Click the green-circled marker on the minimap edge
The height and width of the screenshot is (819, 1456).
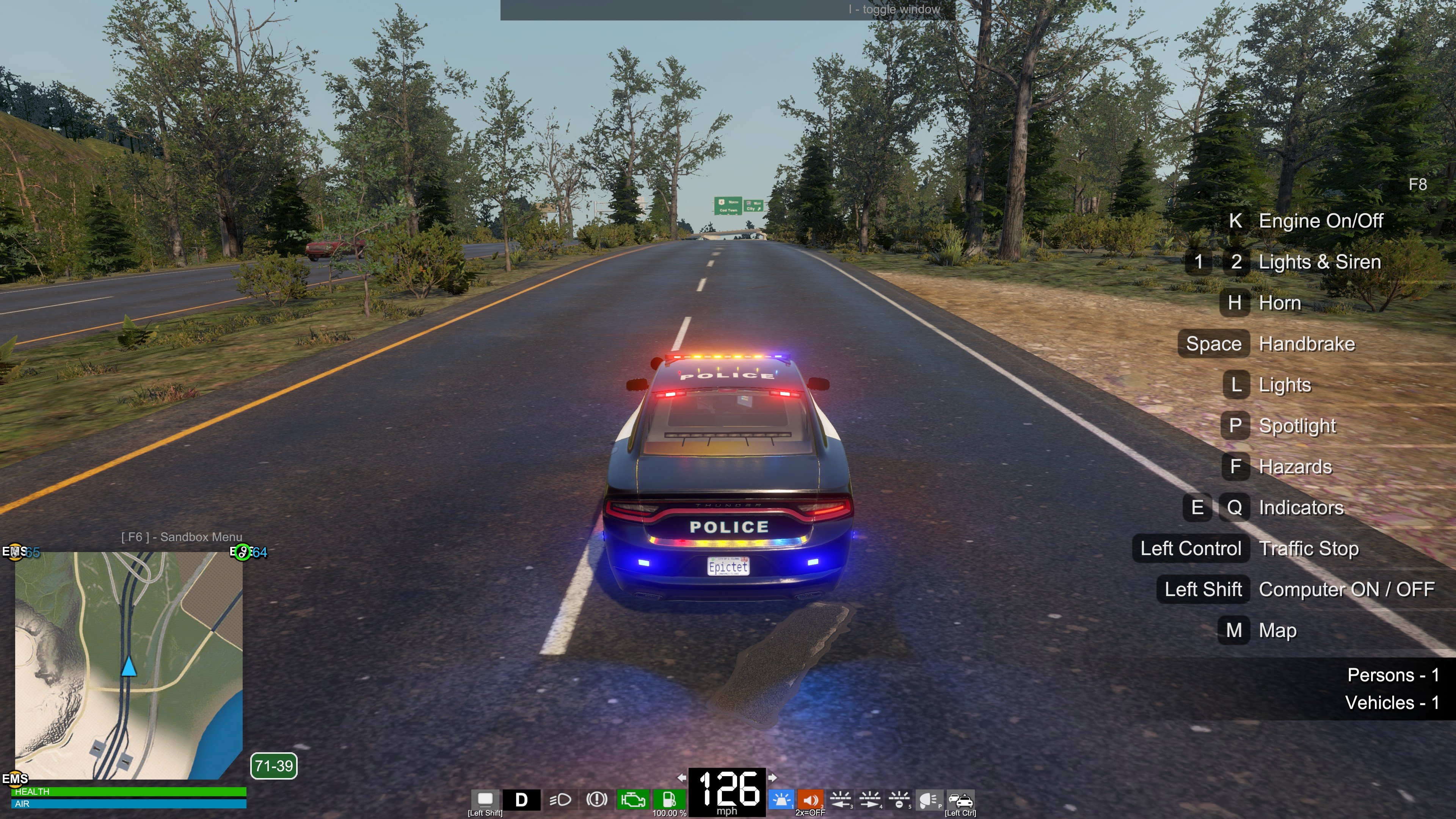243,552
